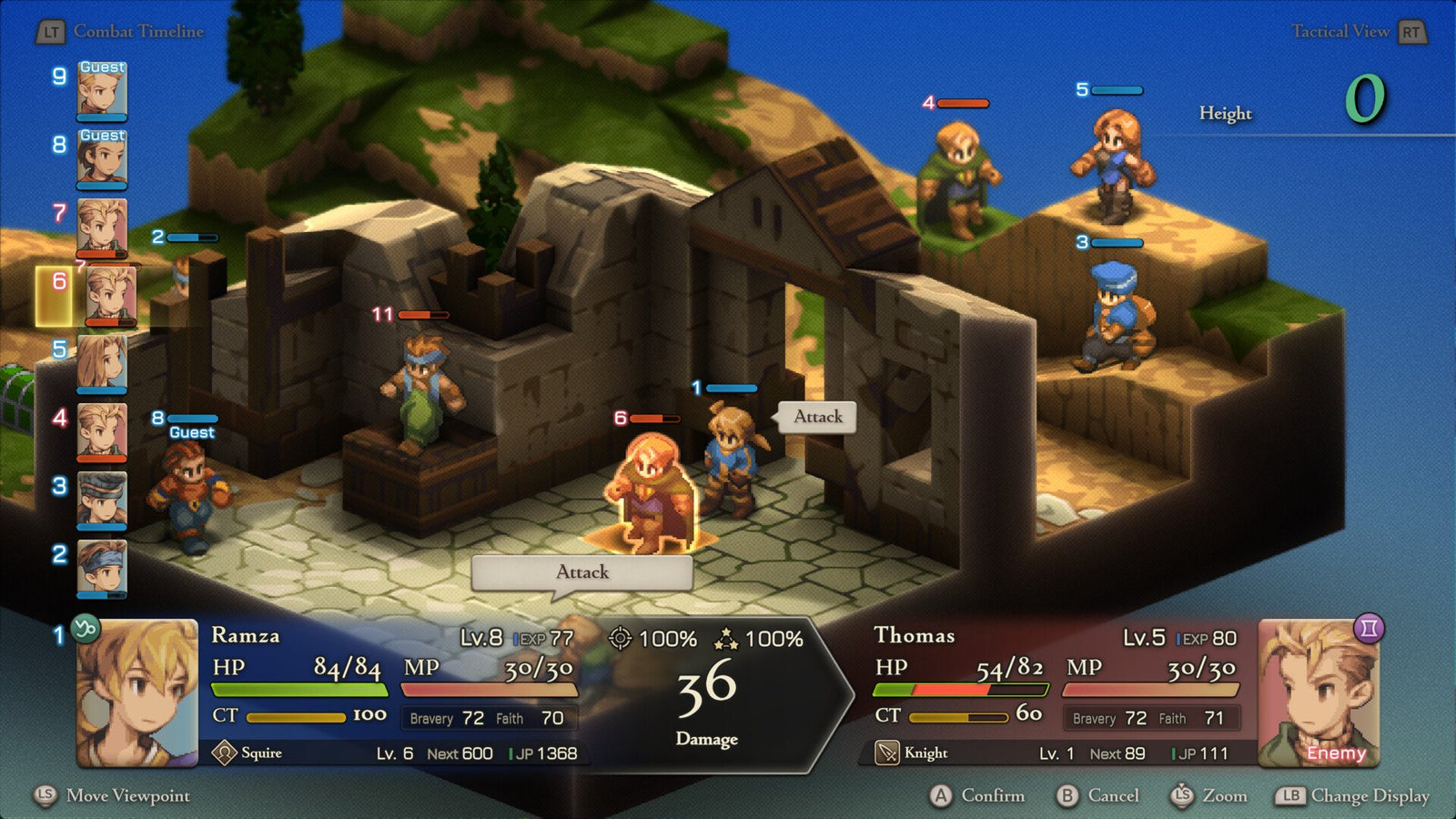Click Thomas's Enemy portrait thumbnail
The height and width of the screenshot is (819, 1456).
click(1321, 696)
